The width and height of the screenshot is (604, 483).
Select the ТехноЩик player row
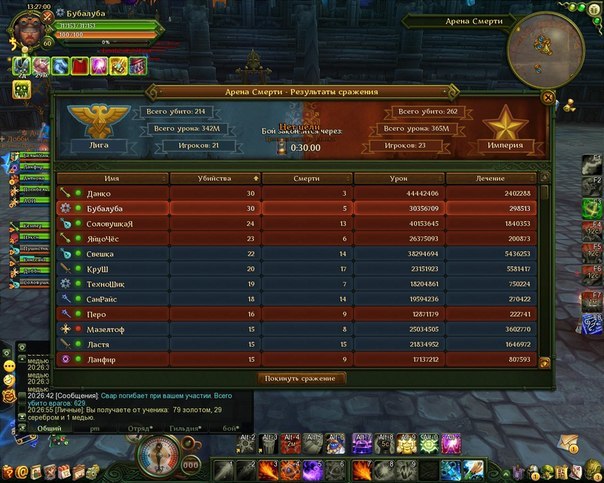[x=300, y=283]
